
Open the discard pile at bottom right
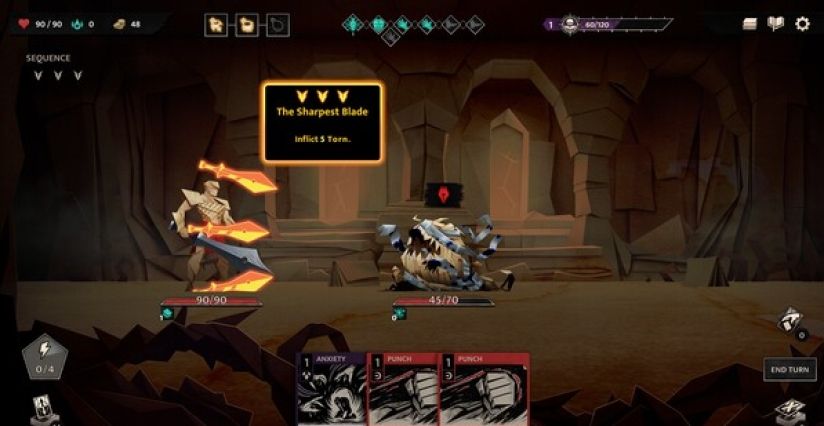pyautogui.click(x=790, y=410)
